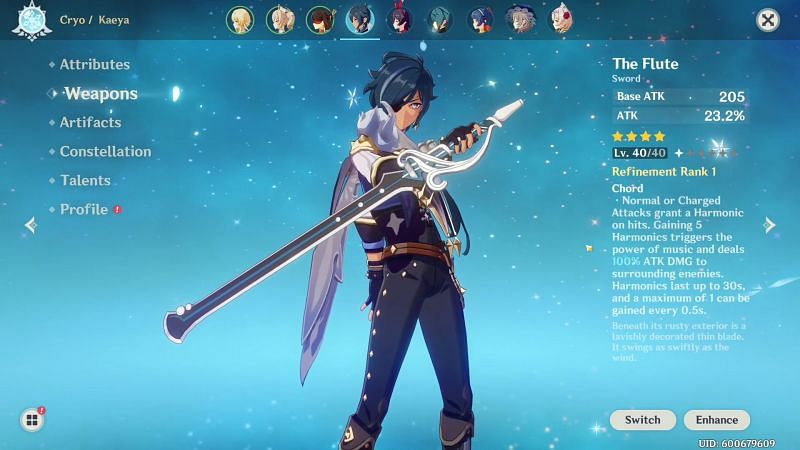Screen dimensions: 800x450
Task: Pick the teal-haired character portrait
Action: point(441,19)
